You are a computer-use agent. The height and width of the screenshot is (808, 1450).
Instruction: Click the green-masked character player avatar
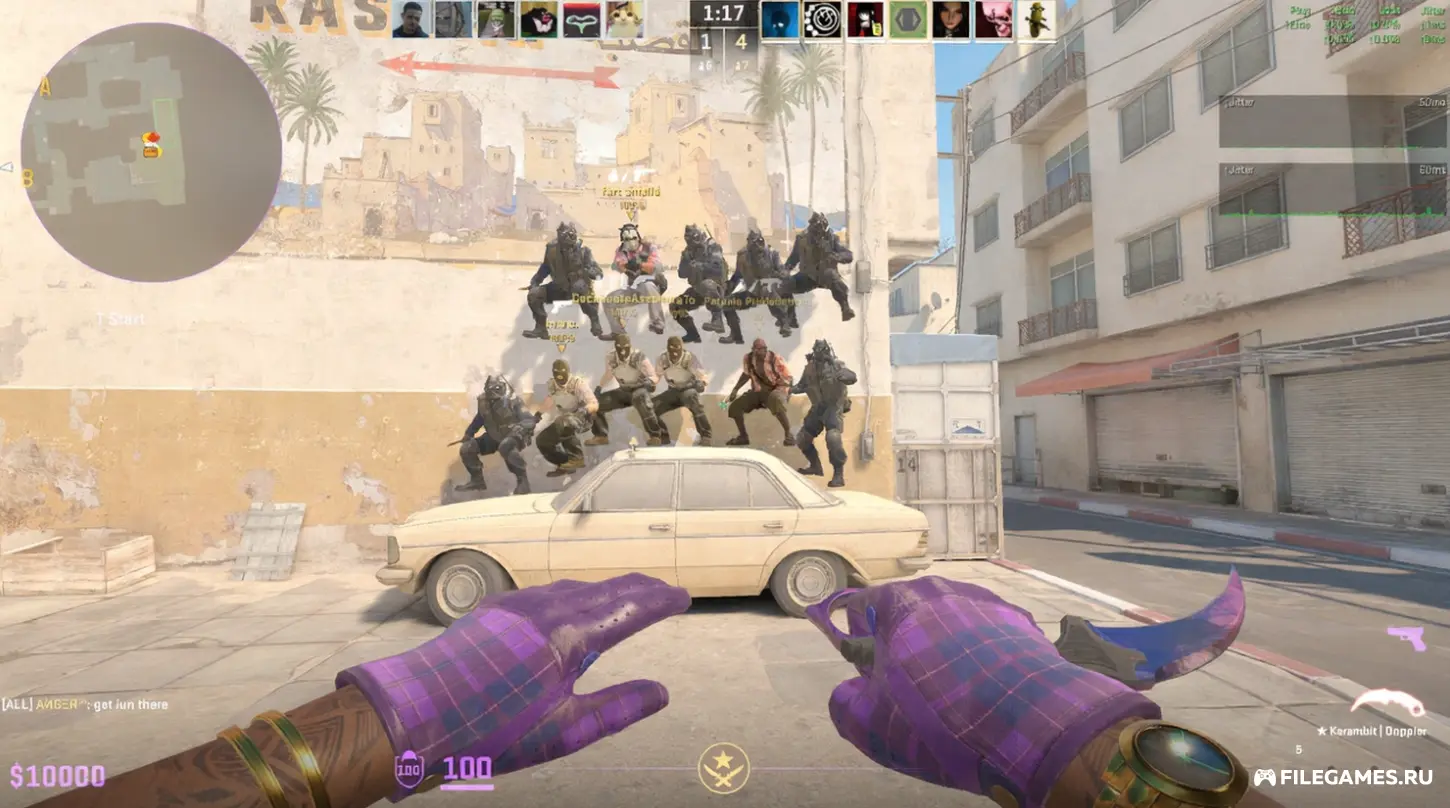(x=496, y=19)
